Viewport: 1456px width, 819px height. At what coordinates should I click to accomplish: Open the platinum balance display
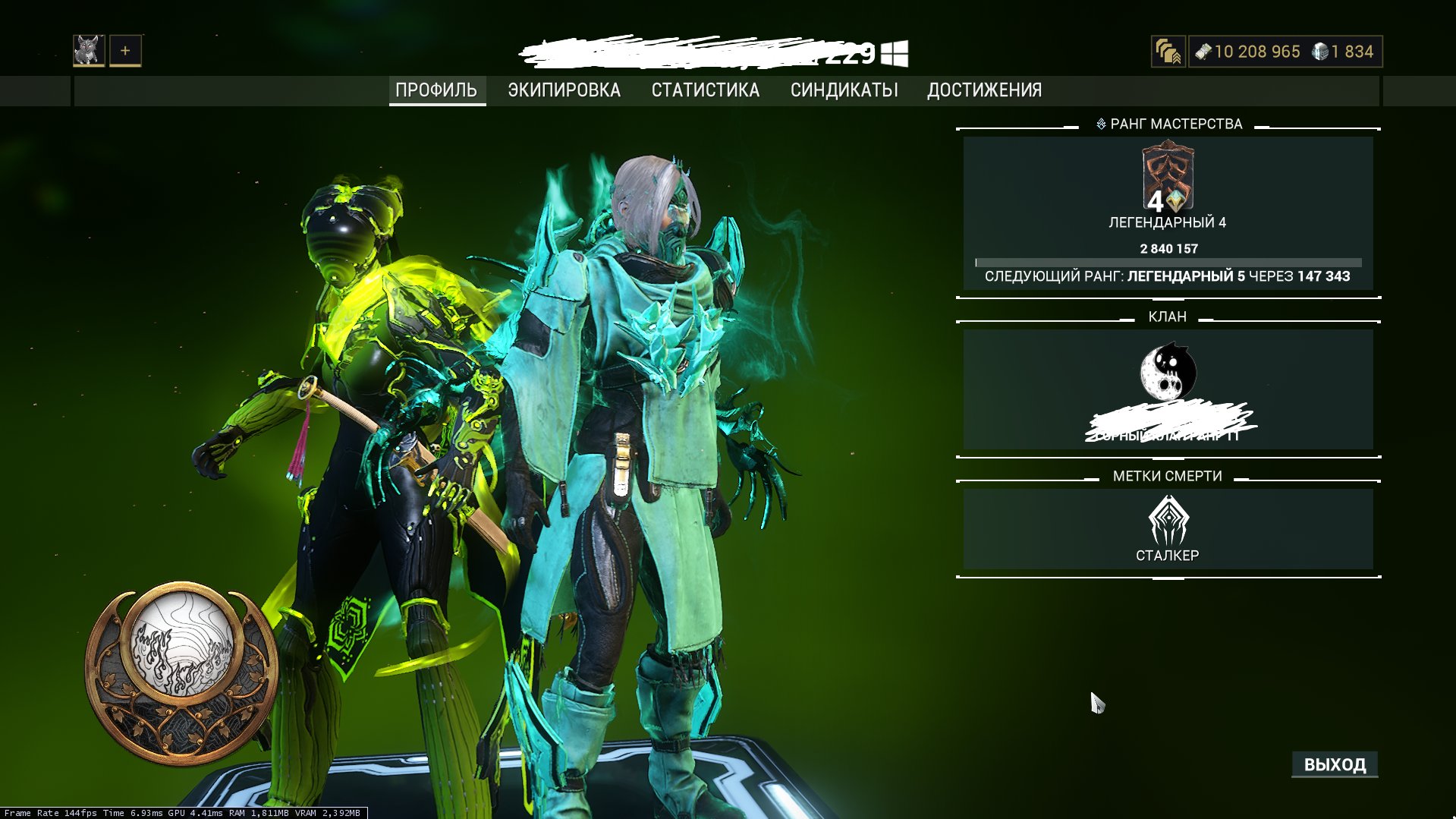[x=1344, y=52]
